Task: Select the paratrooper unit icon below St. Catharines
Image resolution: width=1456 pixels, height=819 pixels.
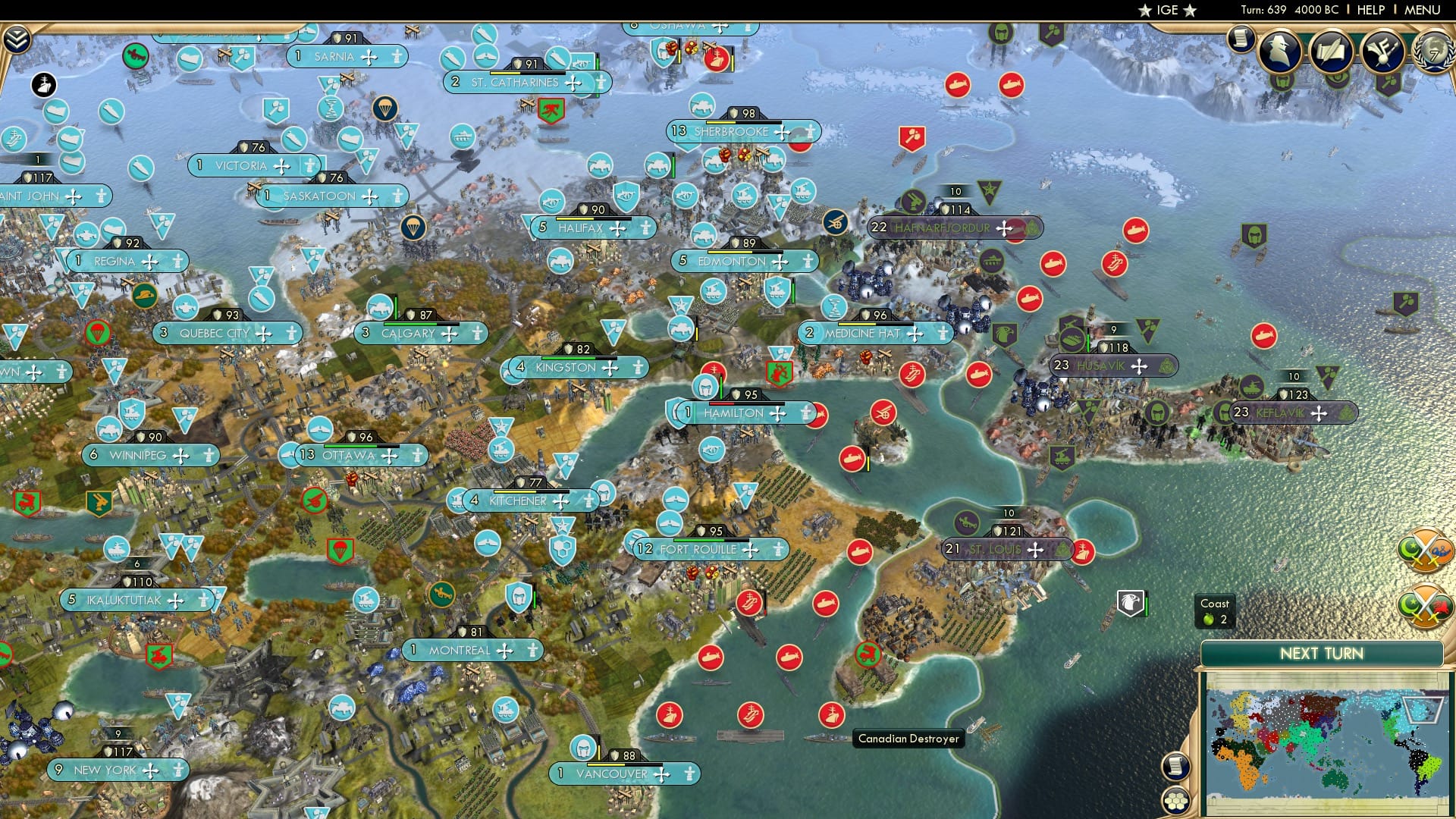Action: pos(384,107)
